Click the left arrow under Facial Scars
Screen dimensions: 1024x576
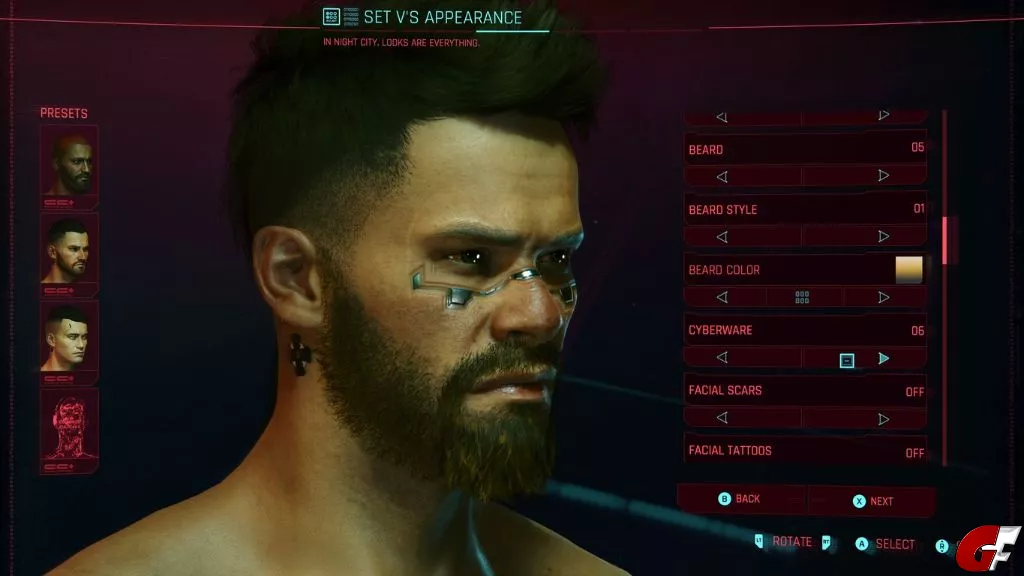click(722, 418)
